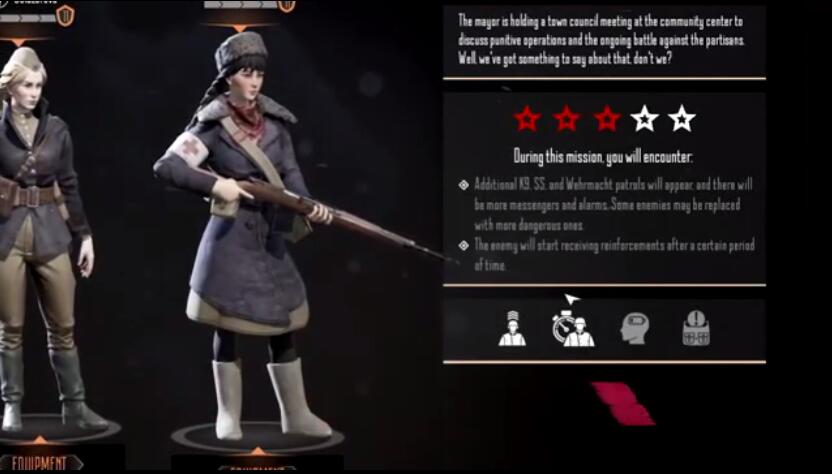Image resolution: width=832 pixels, height=474 pixels.
Task: Choose the blonde partisan in the cap
Action: click(40, 230)
